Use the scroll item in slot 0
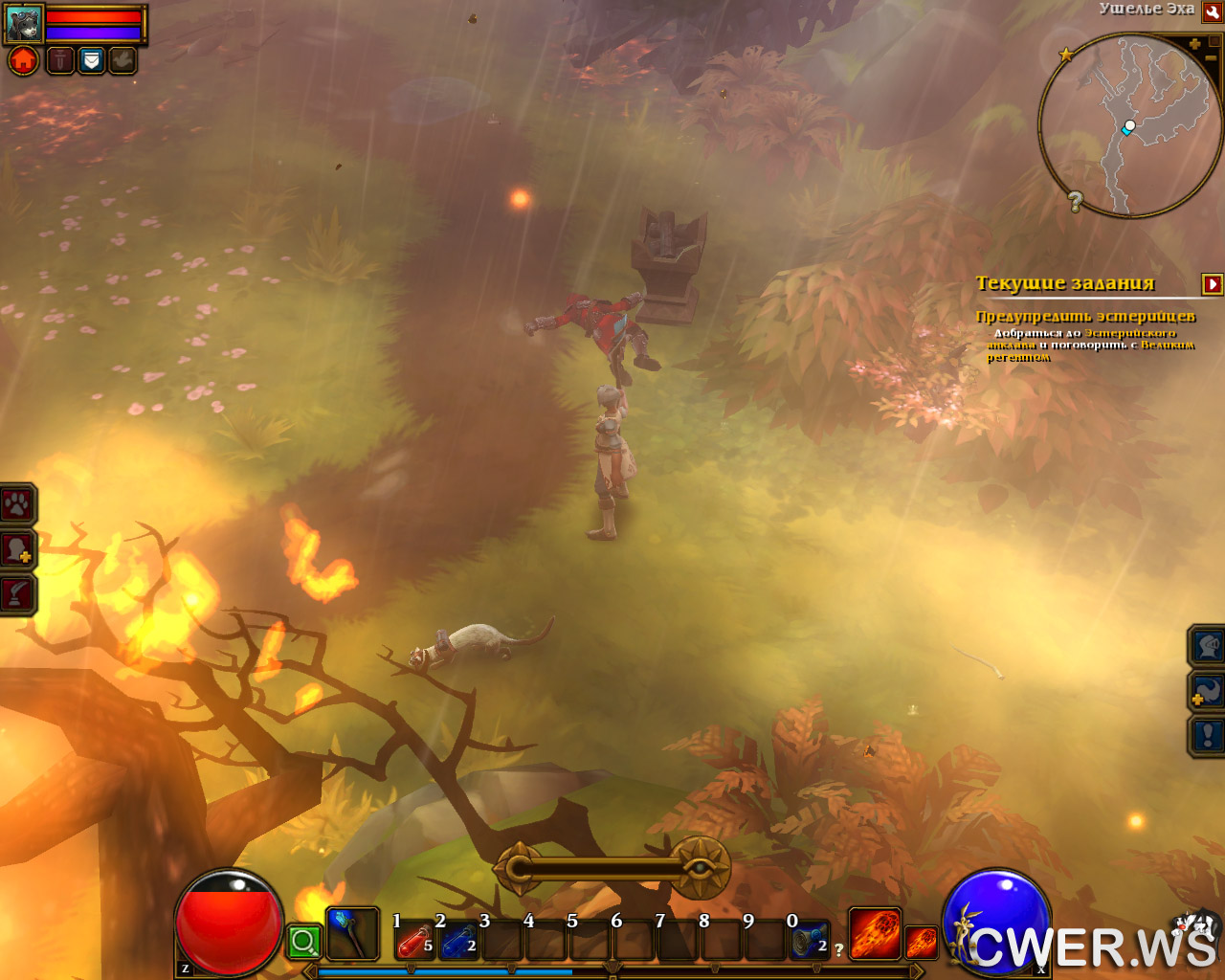The height and width of the screenshot is (980, 1225). tap(810, 941)
